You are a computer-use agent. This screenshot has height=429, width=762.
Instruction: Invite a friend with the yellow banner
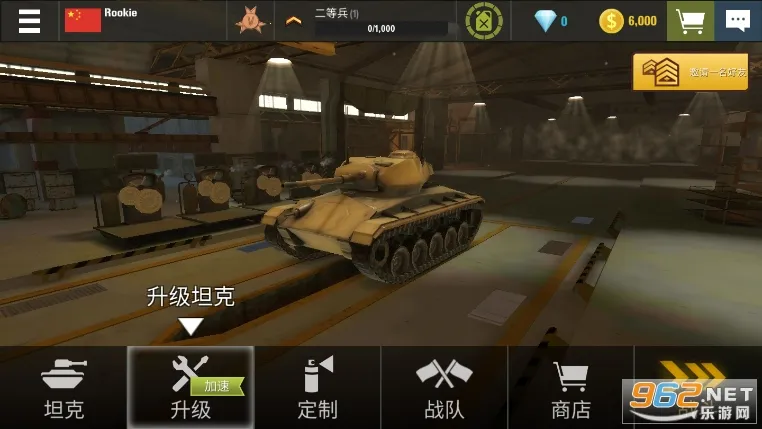click(x=690, y=71)
